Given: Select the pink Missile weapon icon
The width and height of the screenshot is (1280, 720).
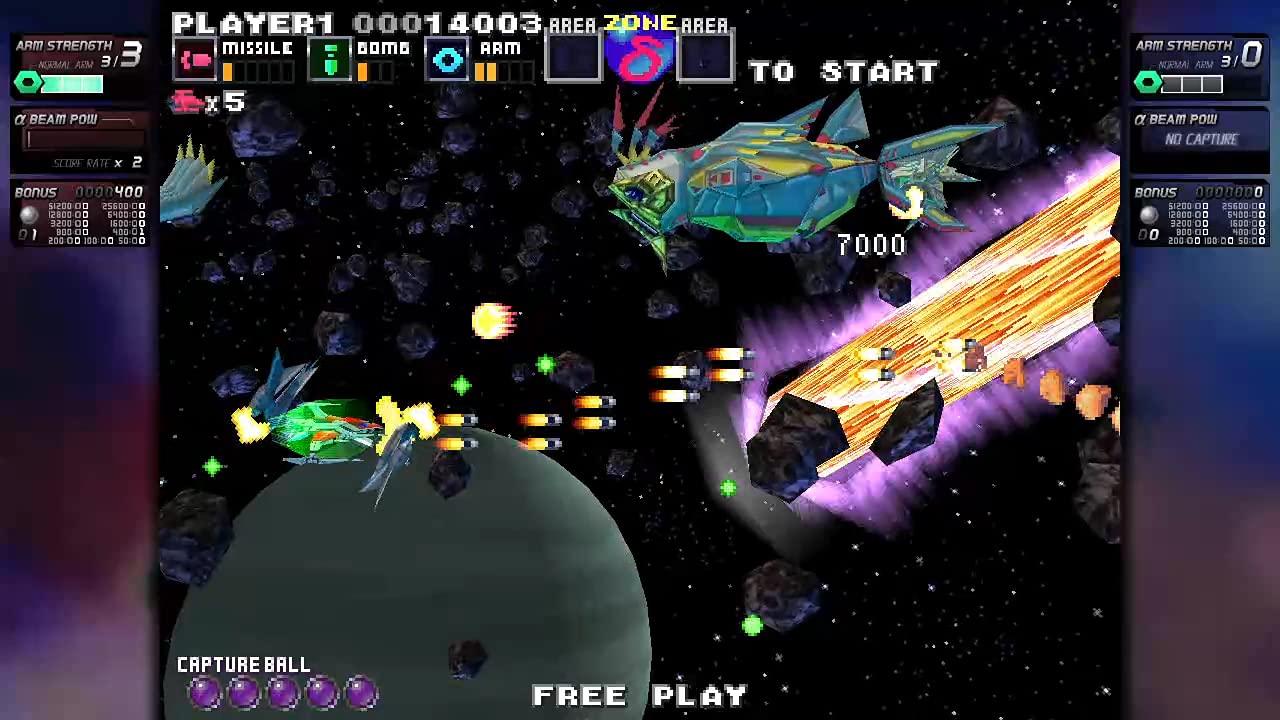Looking at the screenshot, I should click(196, 60).
